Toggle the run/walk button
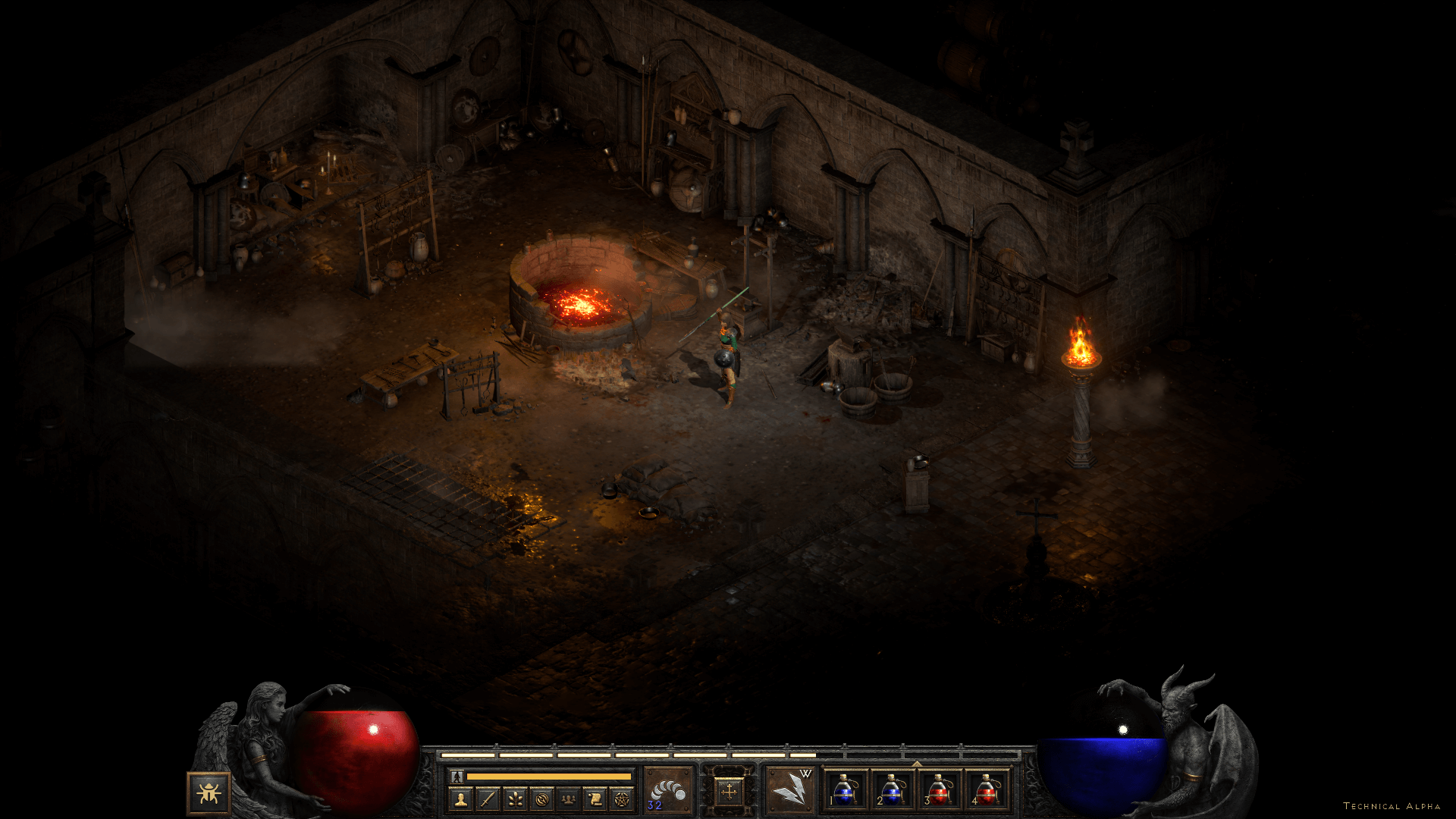 click(457, 777)
